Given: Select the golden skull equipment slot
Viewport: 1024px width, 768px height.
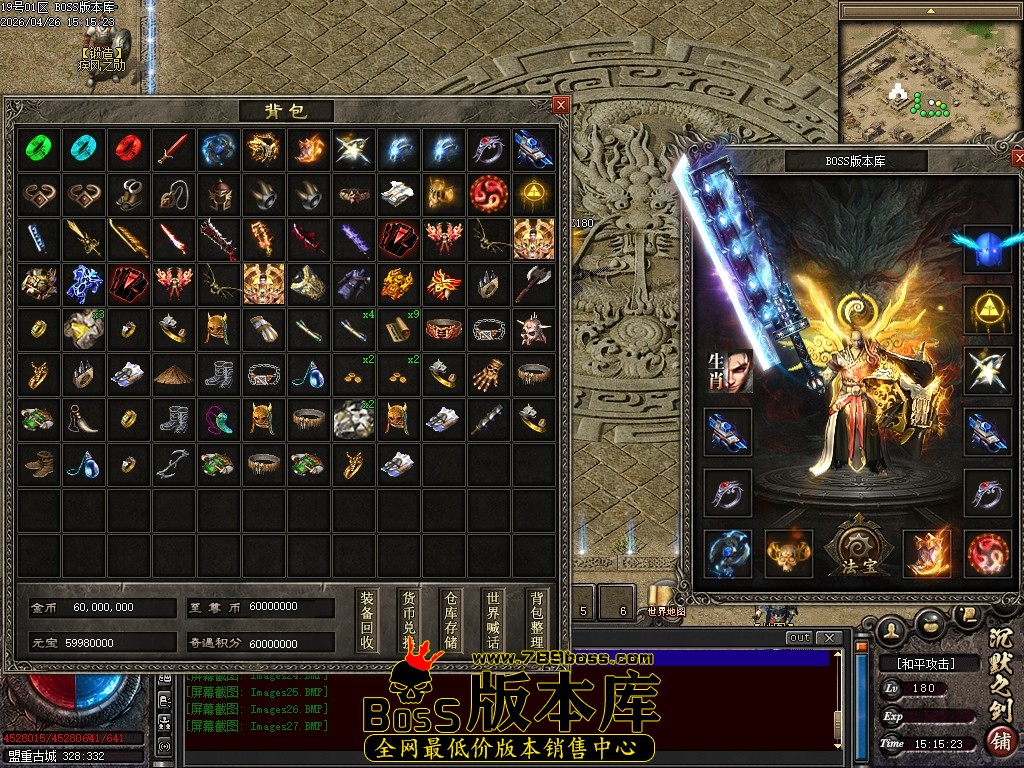Looking at the screenshot, I should click(789, 553).
